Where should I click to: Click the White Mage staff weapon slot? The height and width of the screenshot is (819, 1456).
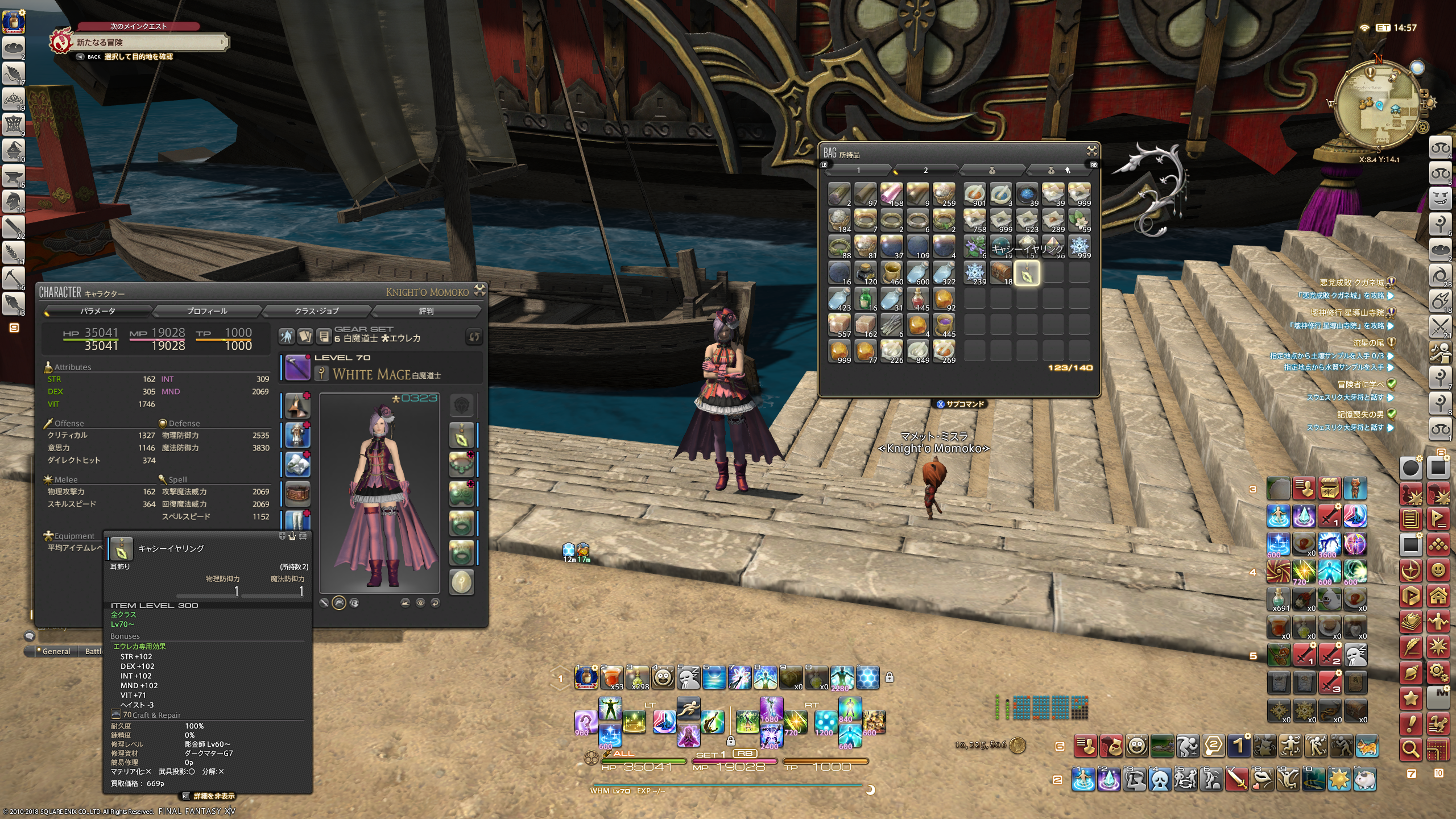tap(297, 367)
